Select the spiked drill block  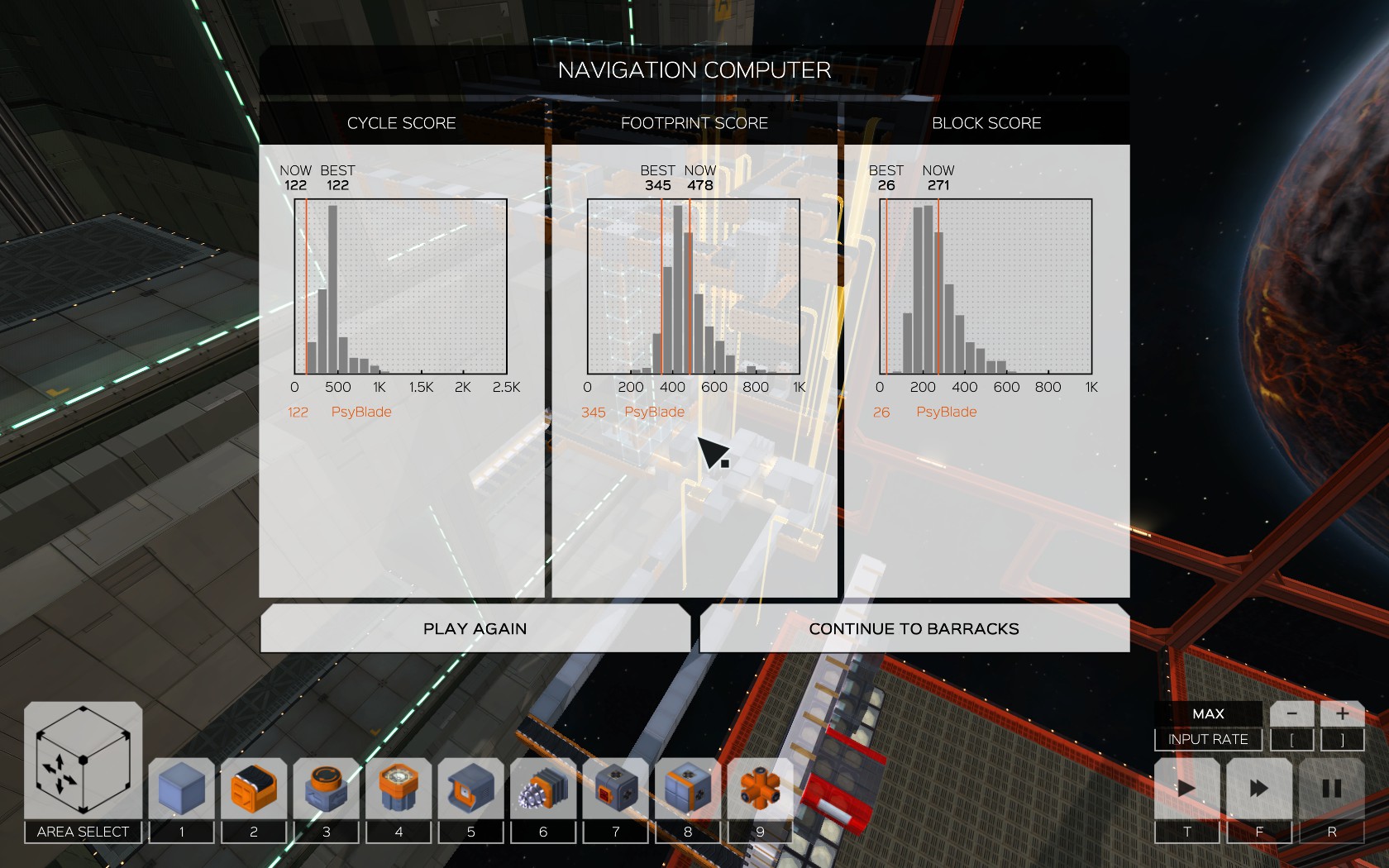point(543,788)
